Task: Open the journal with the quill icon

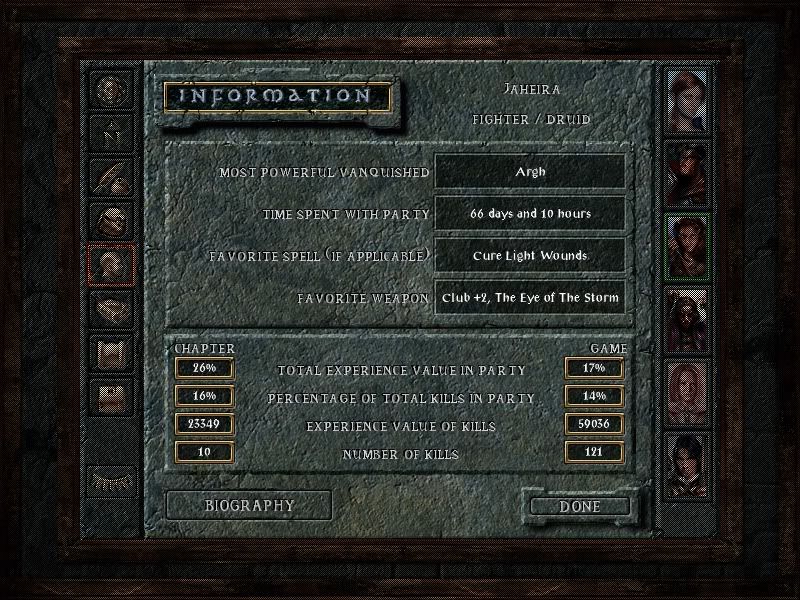Action: click(x=109, y=176)
